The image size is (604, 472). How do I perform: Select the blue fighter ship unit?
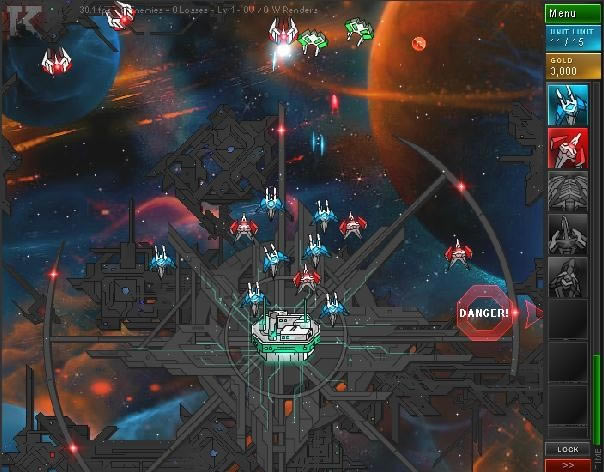coord(567,104)
